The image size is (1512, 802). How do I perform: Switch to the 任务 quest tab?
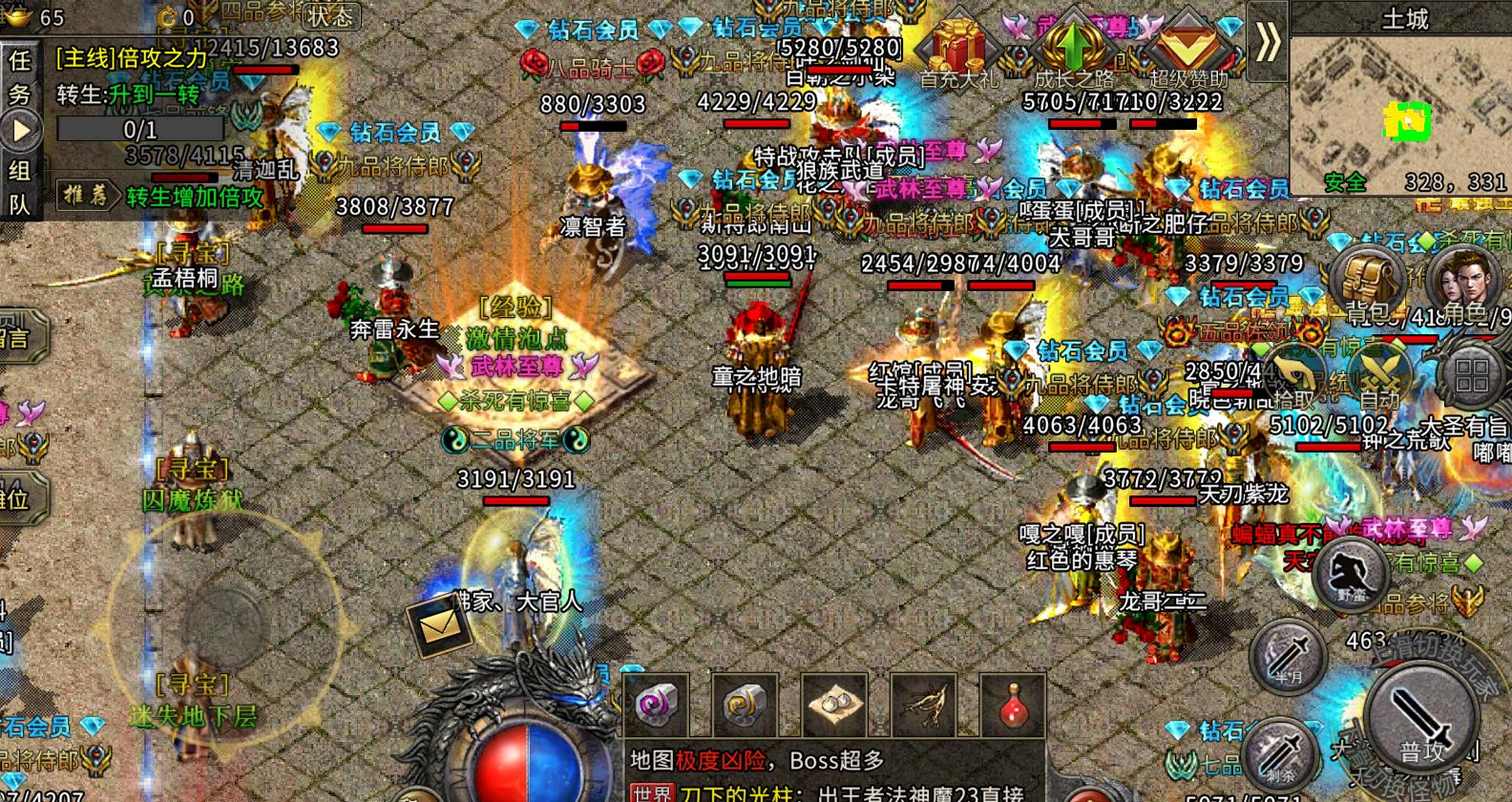pos(20,76)
